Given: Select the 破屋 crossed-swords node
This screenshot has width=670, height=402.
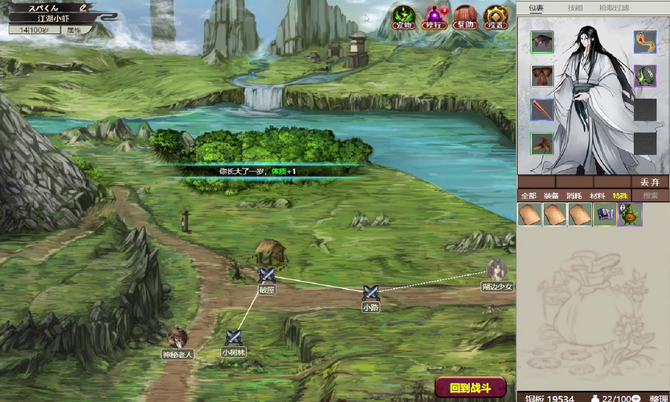Looking at the screenshot, I should pyautogui.click(x=267, y=275).
